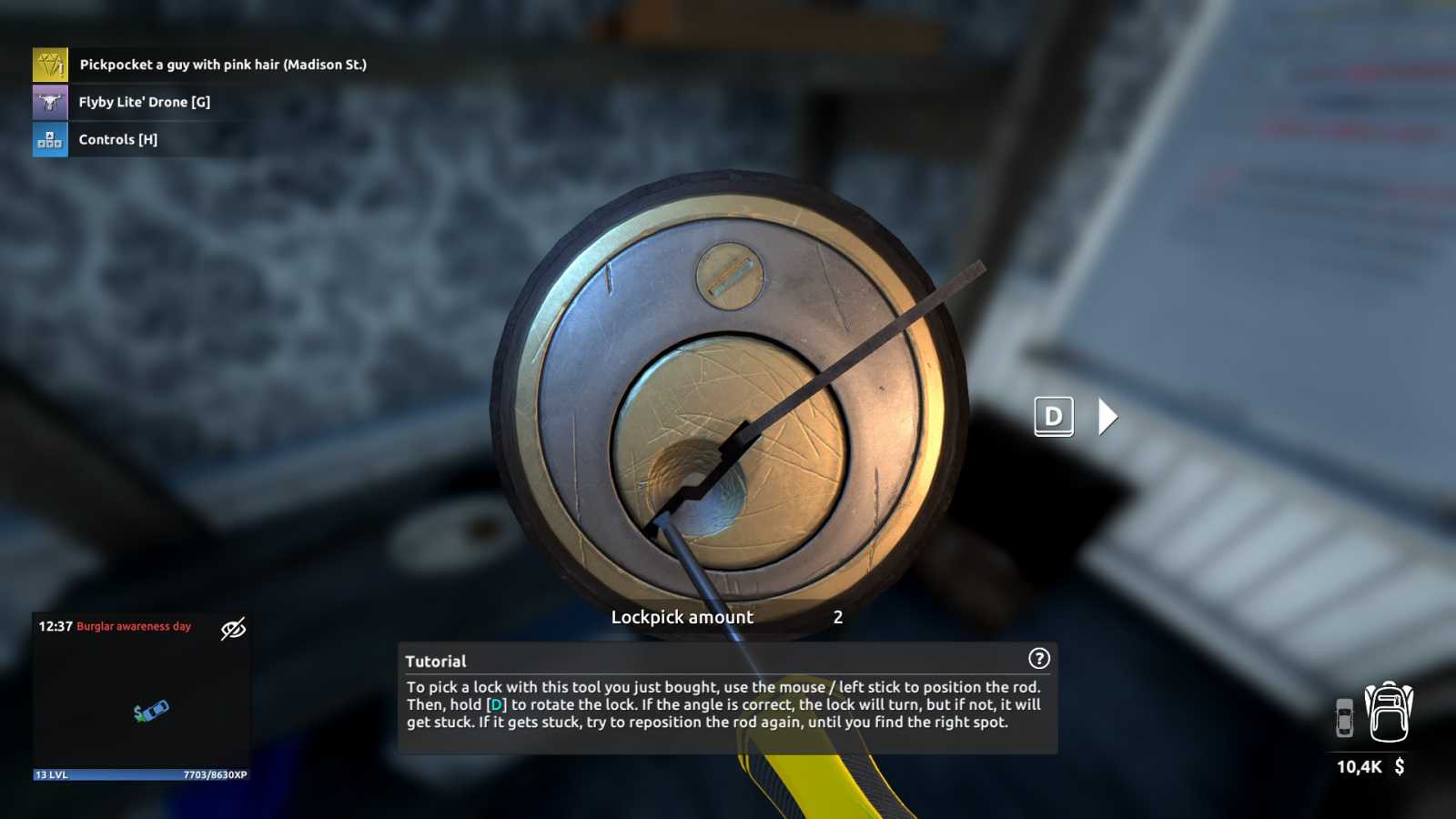This screenshot has height=819, width=1456.
Task: Open the backpack inventory icon
Action: [x=1389, y=713]
